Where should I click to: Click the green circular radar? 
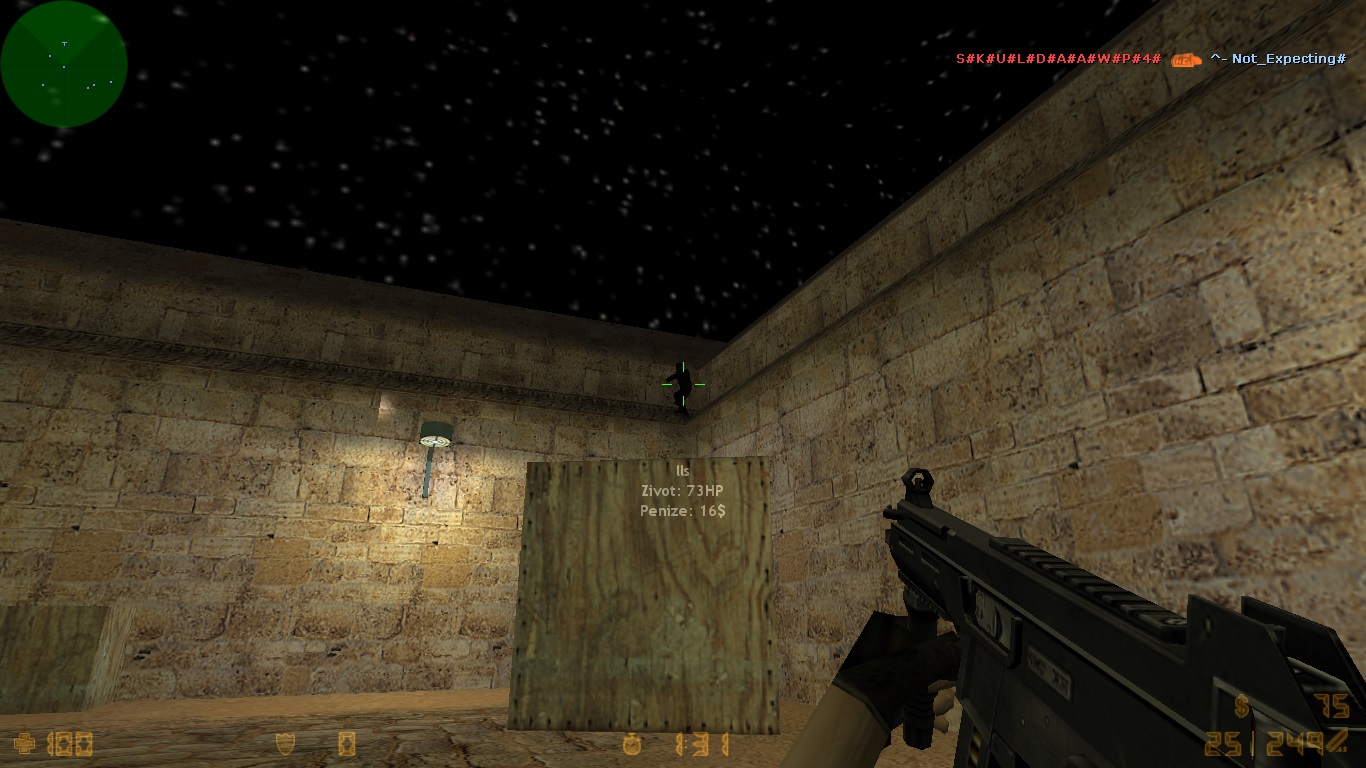pos(64,64)
